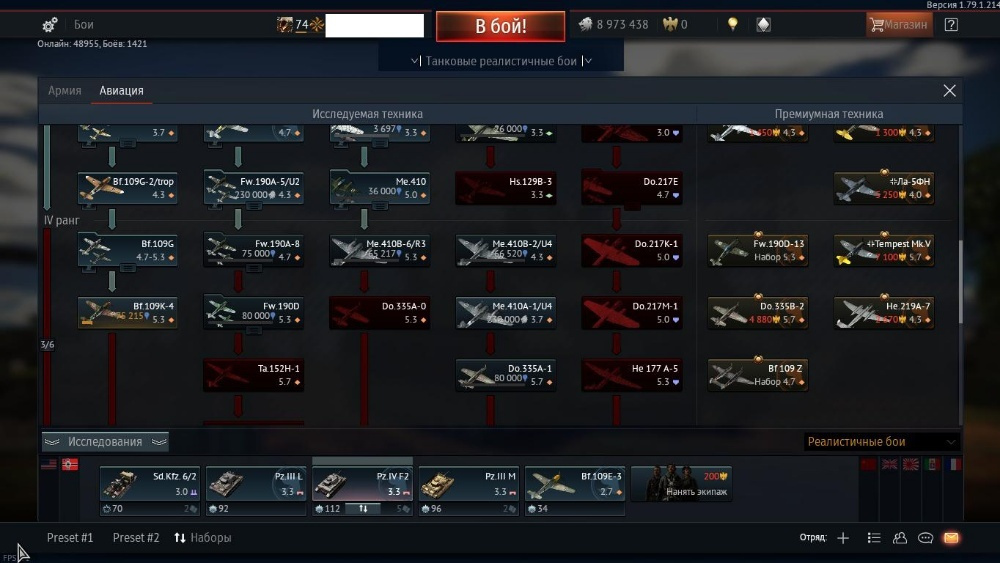The image size is (1000, 563).
Task: Open the Магазин shop
Action: [899, 25]
